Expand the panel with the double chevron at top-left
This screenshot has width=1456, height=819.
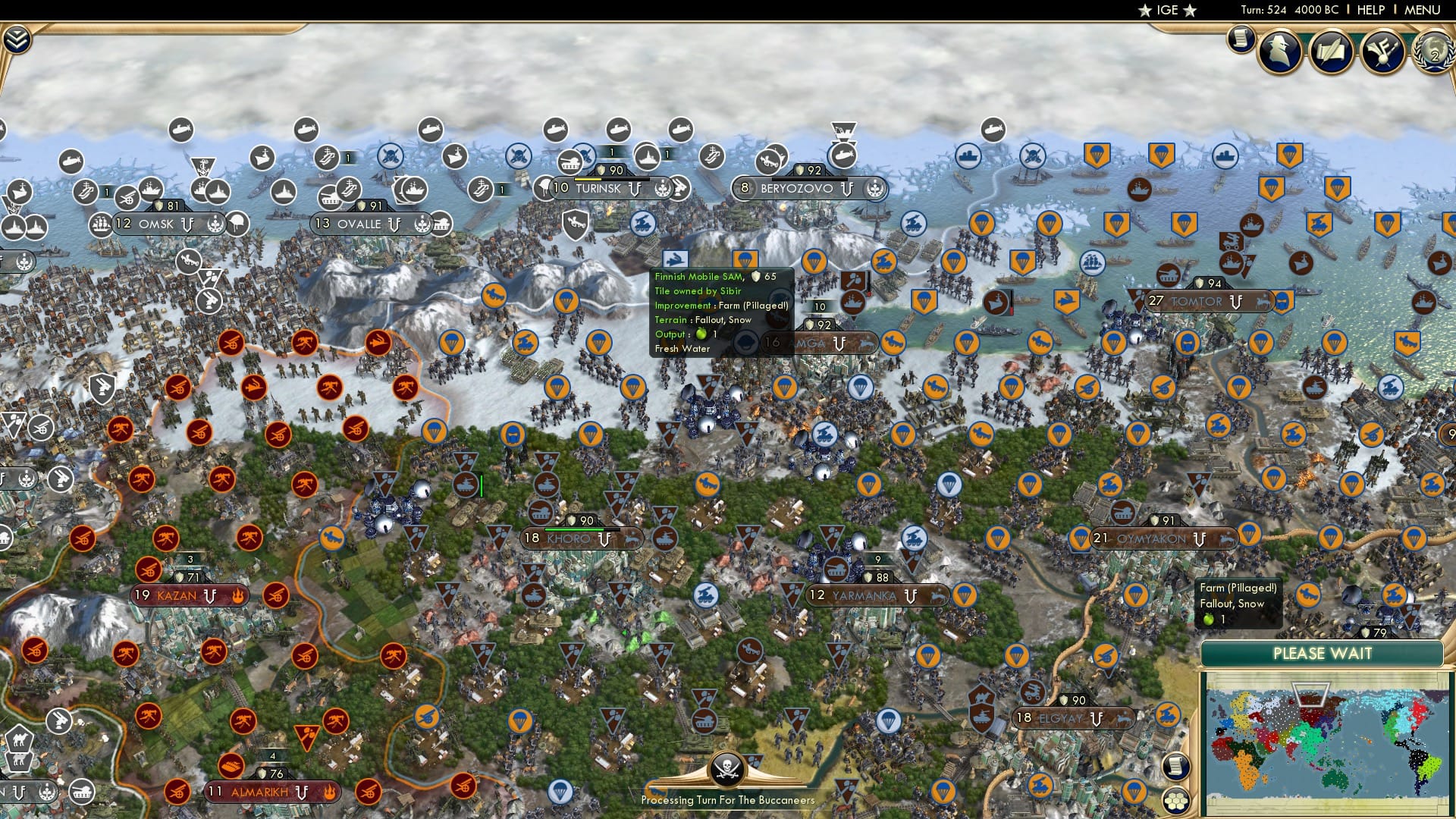pos(16,38)
